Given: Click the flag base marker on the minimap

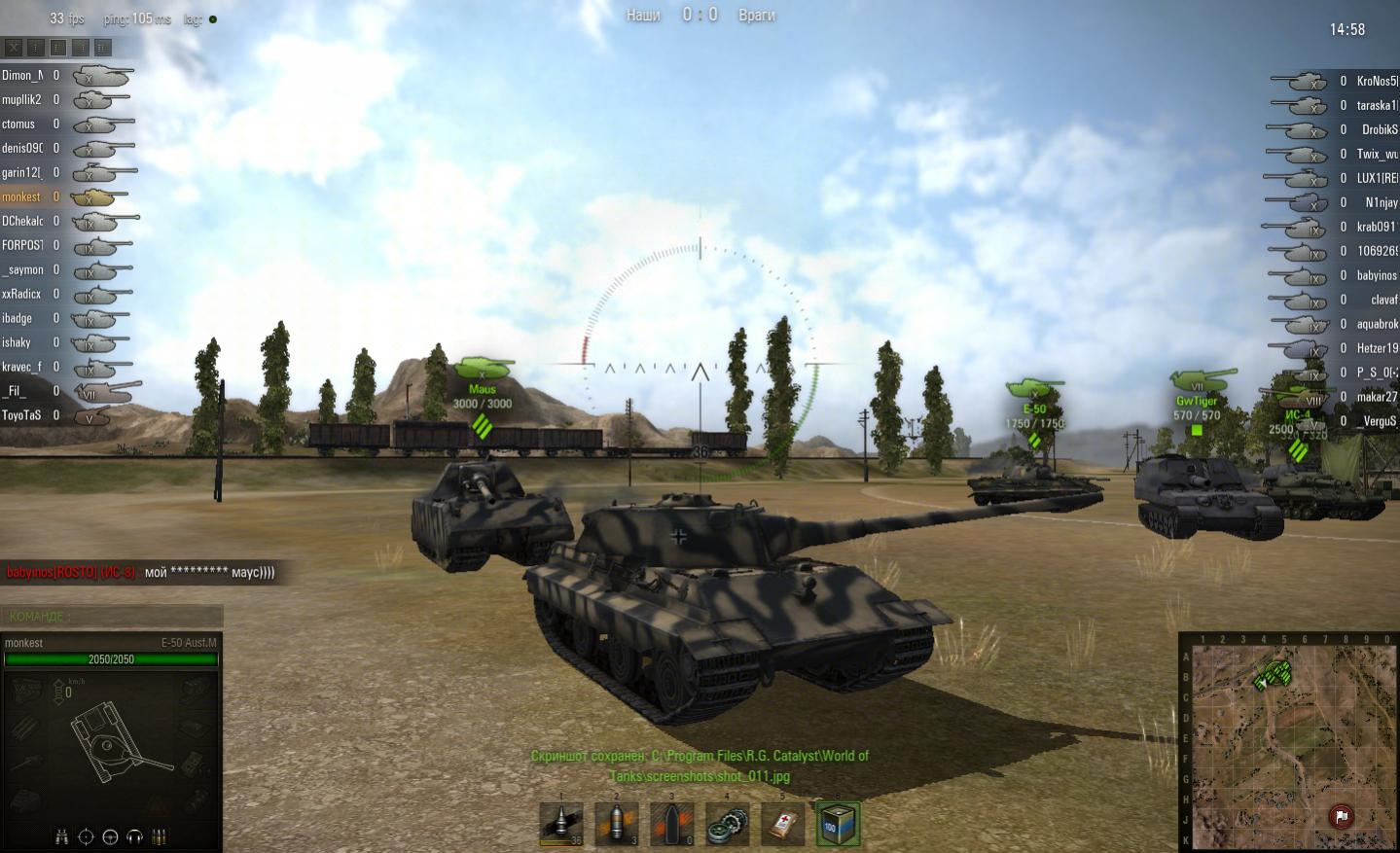Looking at the screenshot, I should click(1341, 816).
